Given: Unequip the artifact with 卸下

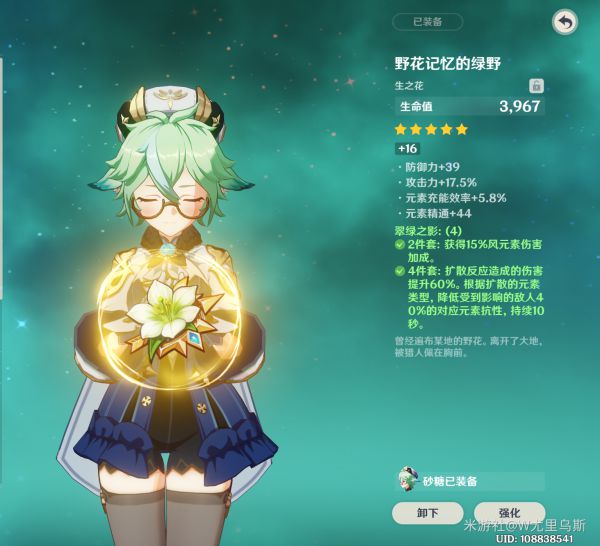Looking at the screenshot, I should click(x=427, y=513).
